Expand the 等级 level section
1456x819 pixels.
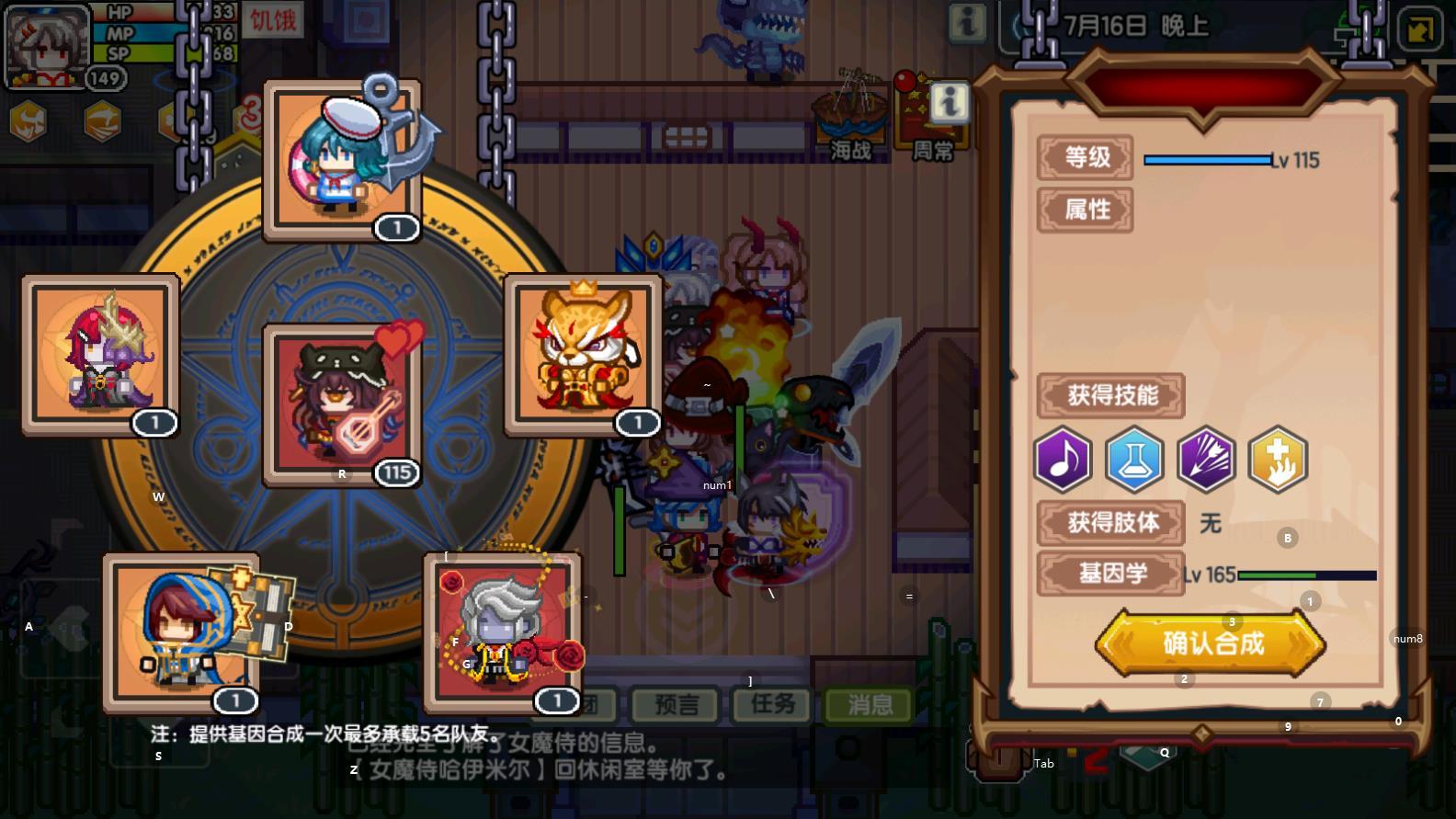tap(1086, 157)
